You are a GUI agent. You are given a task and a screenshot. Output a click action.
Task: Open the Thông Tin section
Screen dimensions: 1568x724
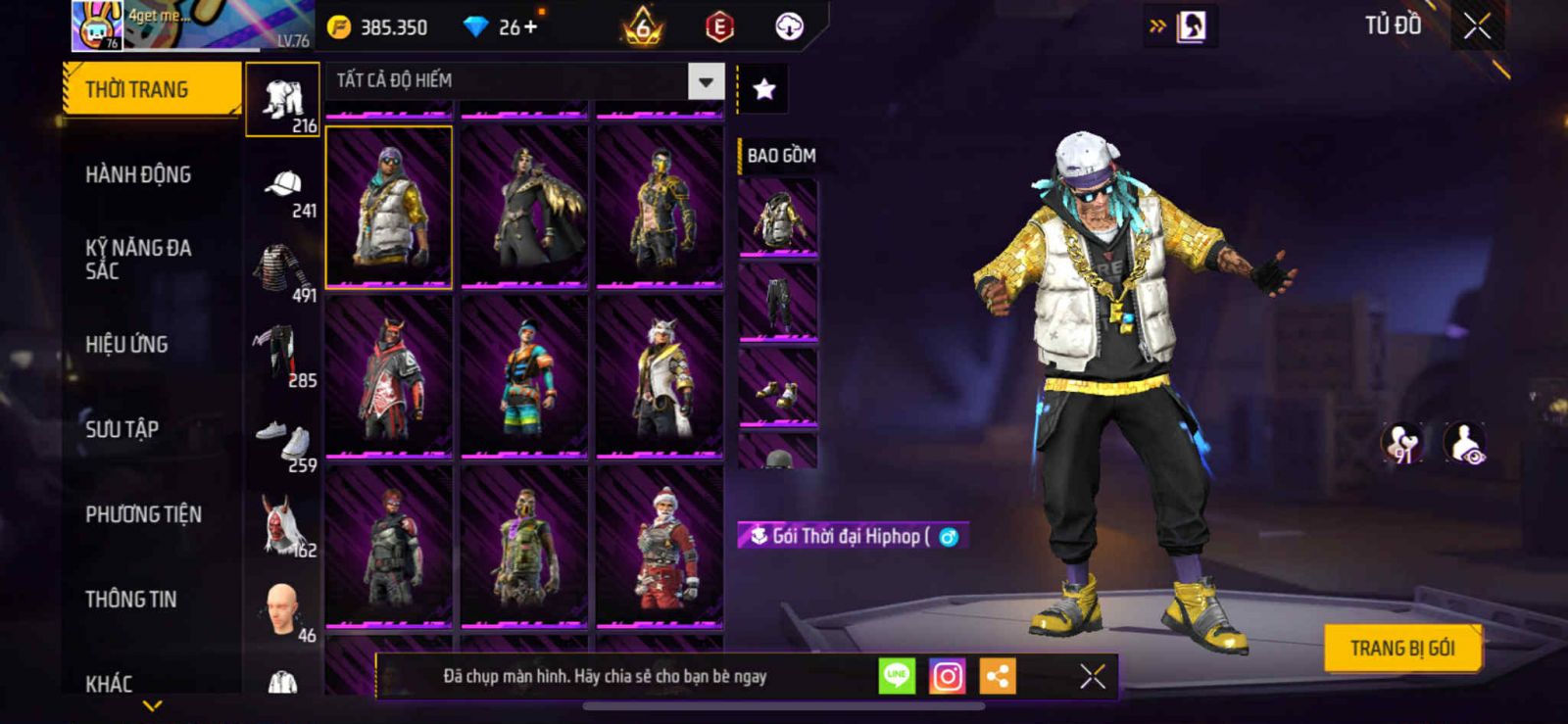tap(131, 600)
